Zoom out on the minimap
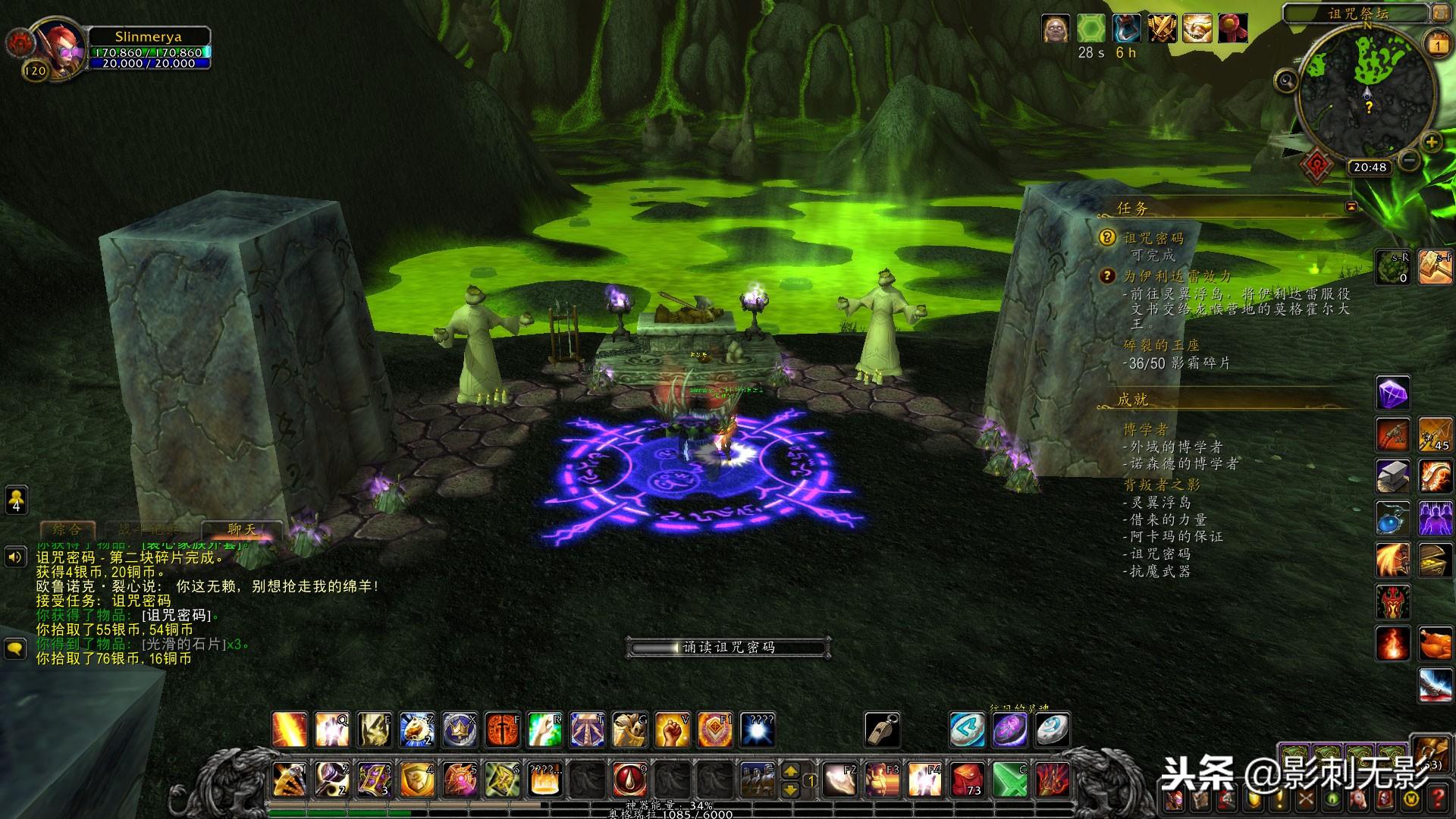Screen dimensions: 1456x819 [1409, 160]
